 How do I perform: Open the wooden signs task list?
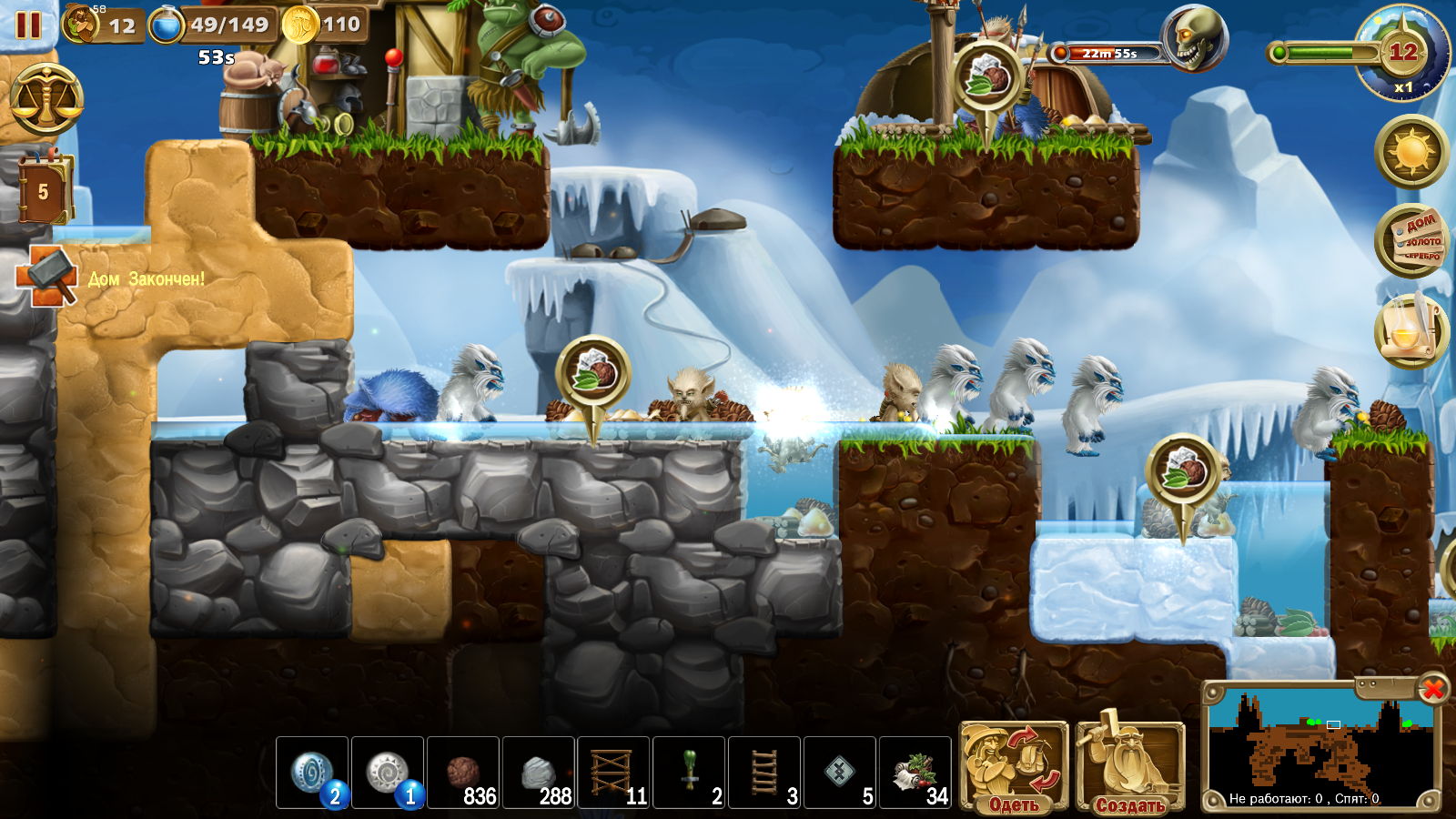coord(1411,241)
